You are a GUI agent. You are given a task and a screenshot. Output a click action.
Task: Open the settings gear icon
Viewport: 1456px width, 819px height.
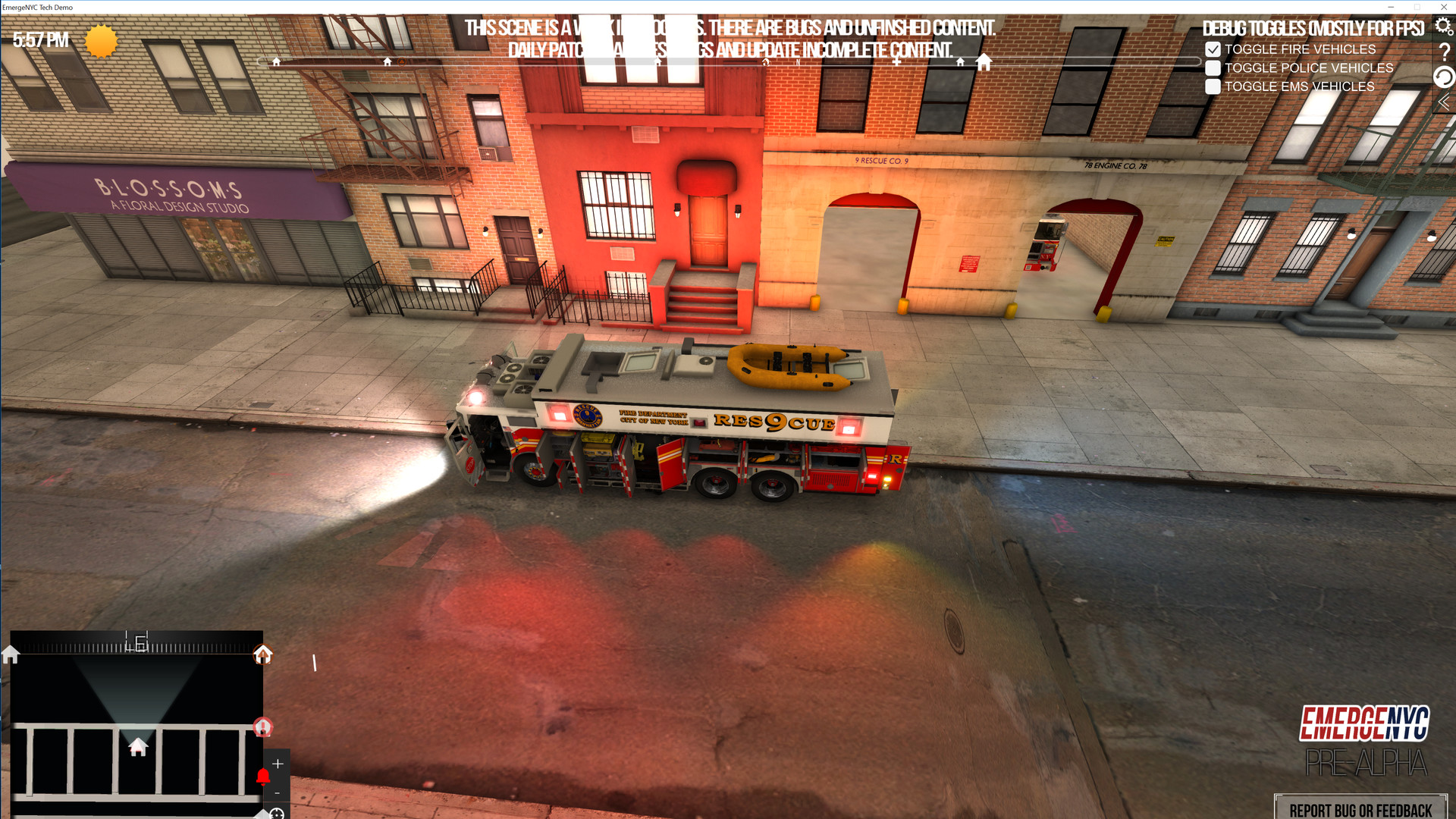[x=1442, y=26]
